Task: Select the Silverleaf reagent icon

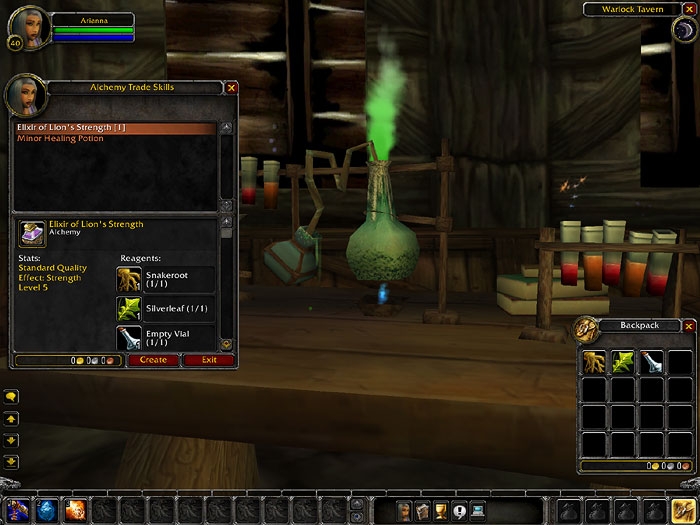Action: pyautogui.click(x=129, y=309)
